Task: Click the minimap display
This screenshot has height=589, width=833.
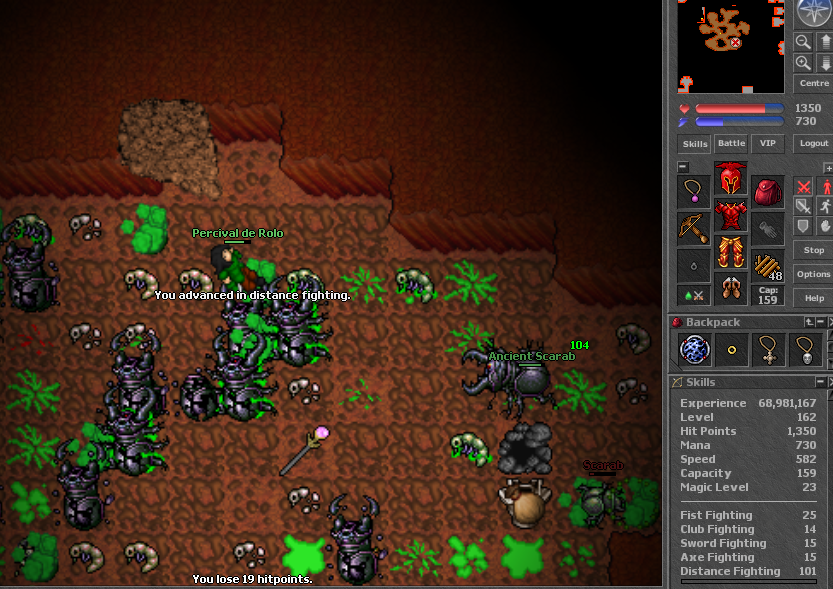Action: (x=732, y=46)
